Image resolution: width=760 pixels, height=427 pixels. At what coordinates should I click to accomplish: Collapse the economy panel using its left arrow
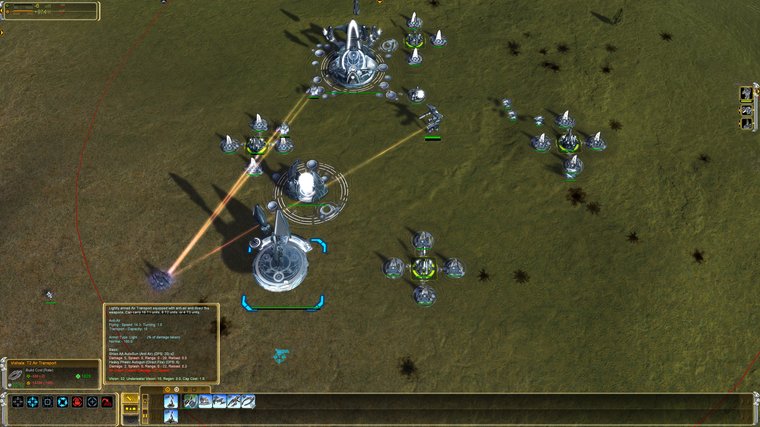[3, 11]
